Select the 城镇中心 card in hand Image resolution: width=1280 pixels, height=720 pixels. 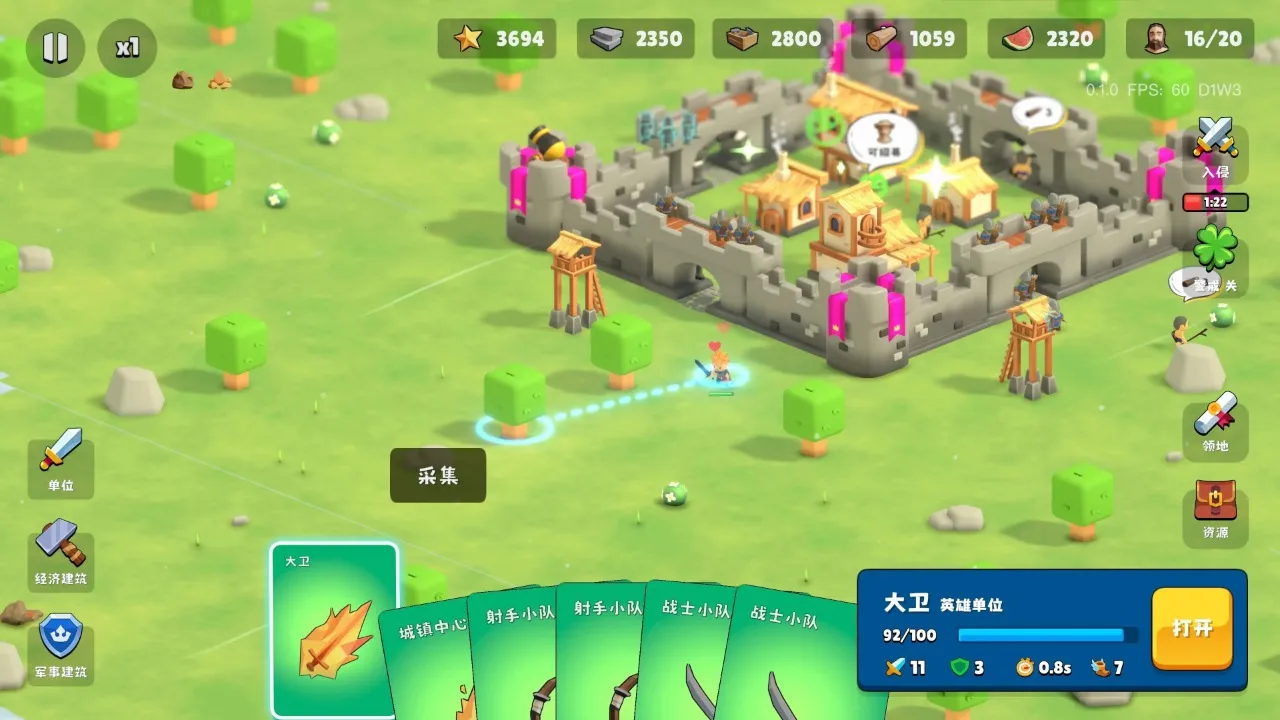click(432, 650)
